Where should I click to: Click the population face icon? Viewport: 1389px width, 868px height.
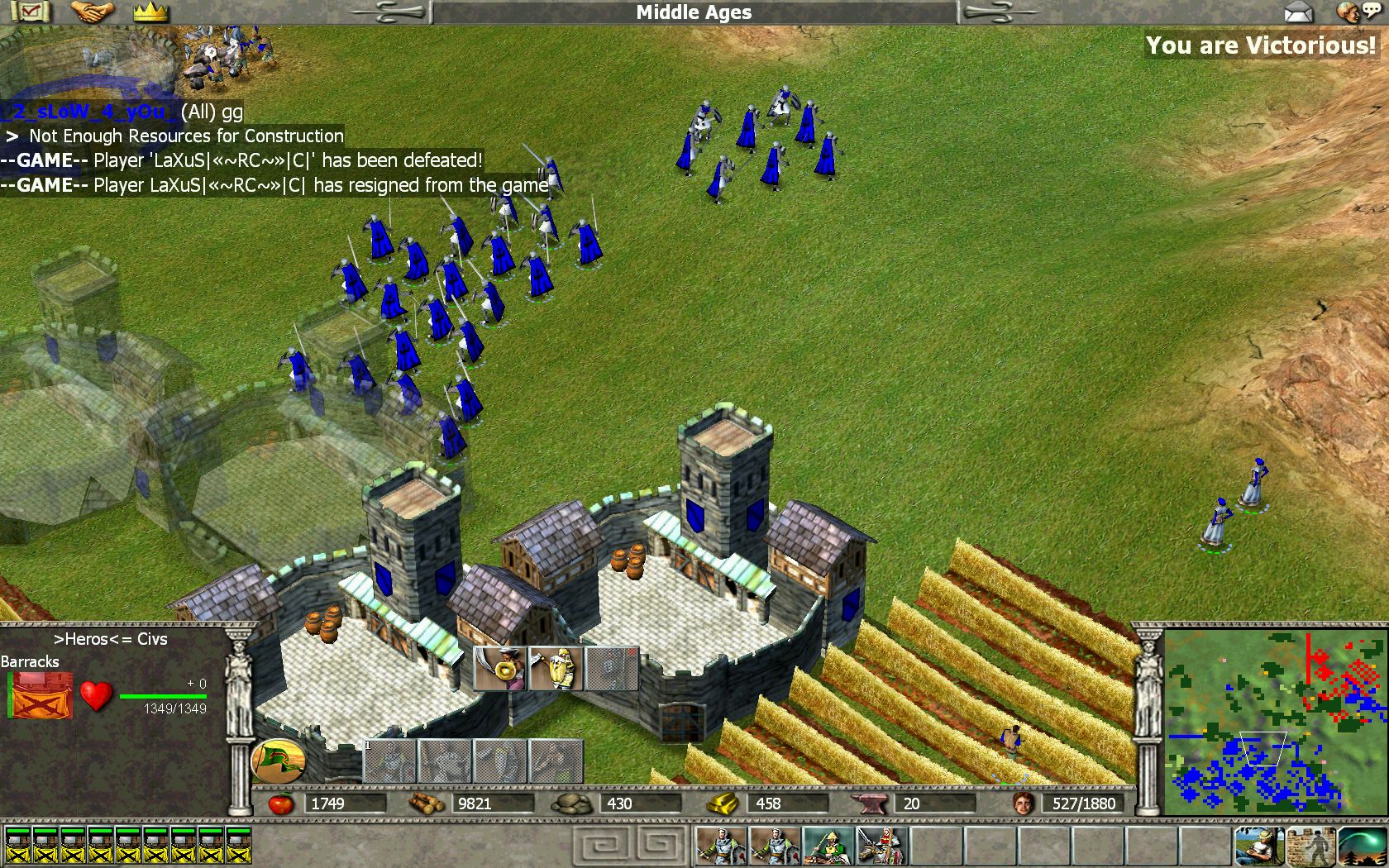click(1024, 803)
